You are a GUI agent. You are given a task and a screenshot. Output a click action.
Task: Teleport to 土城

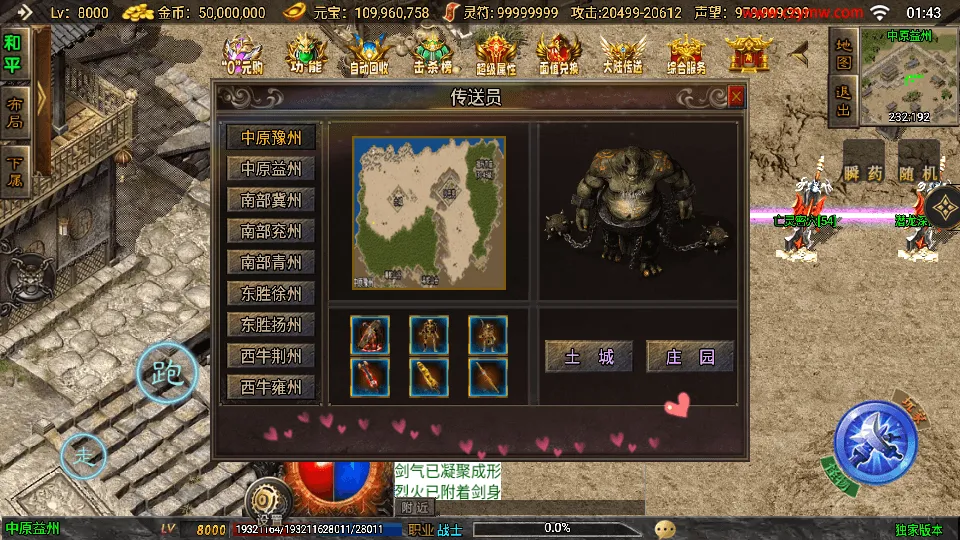589,356
